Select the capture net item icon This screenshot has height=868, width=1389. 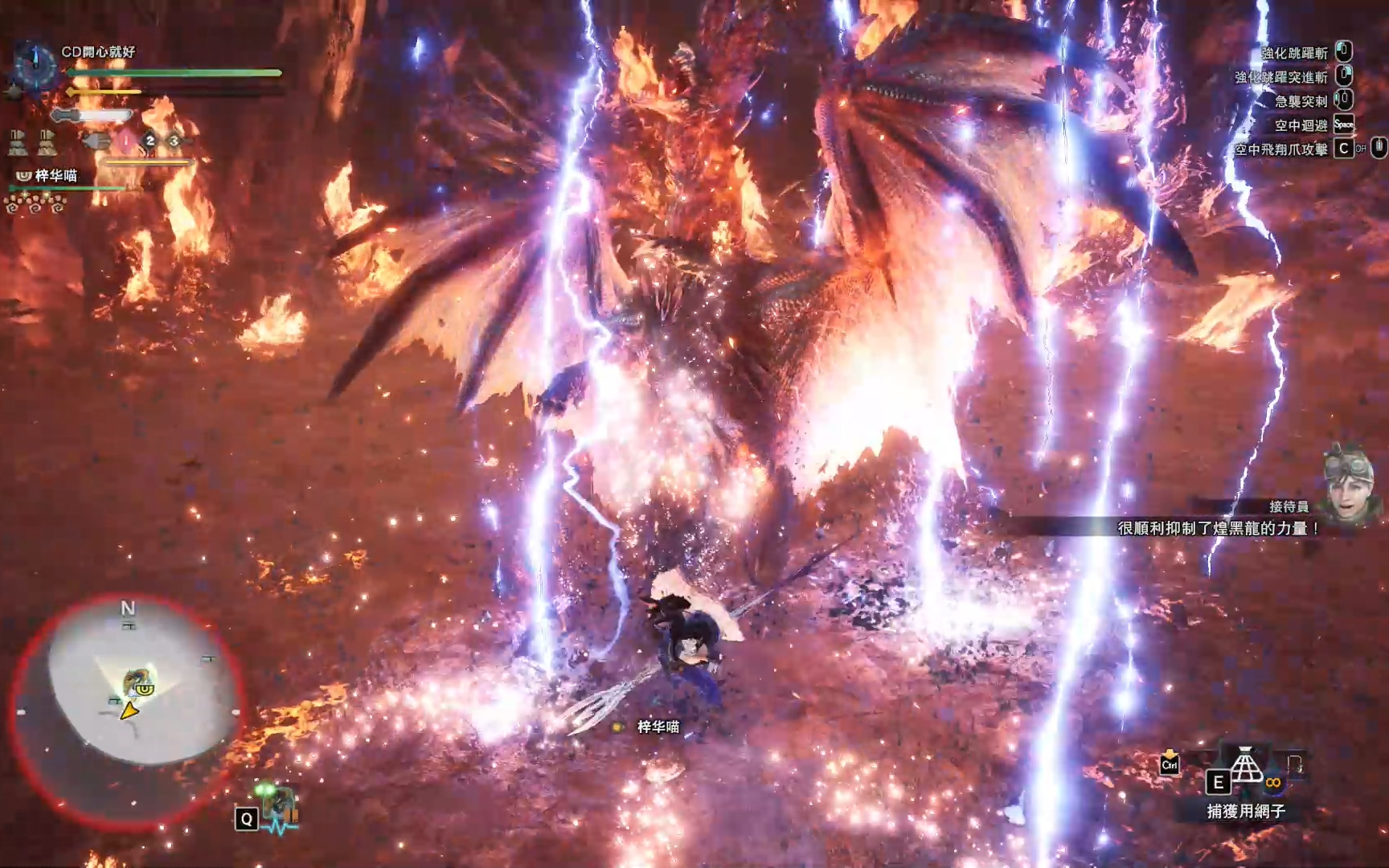click(x=1246, y=766)
